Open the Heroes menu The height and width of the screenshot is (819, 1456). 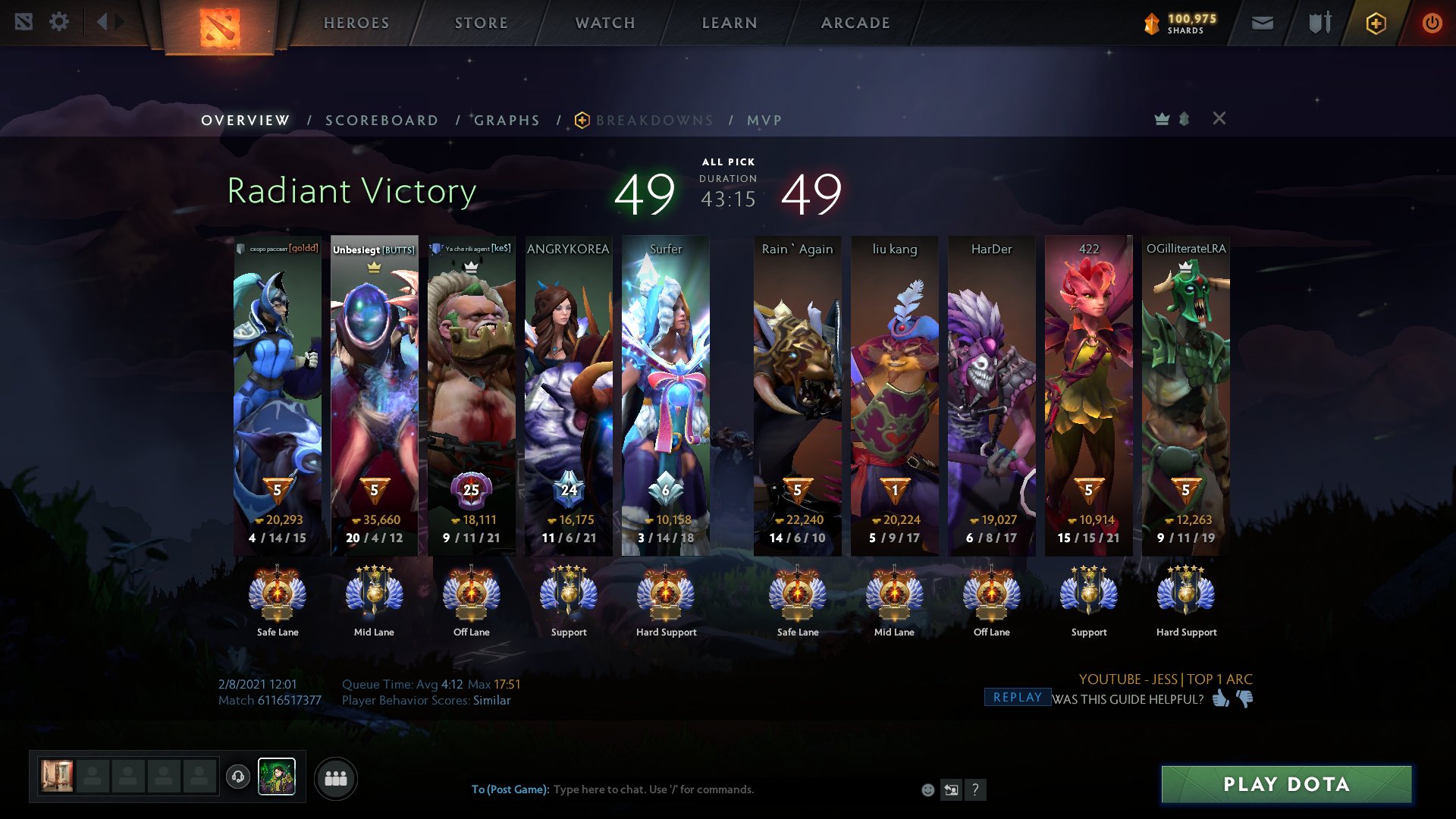pos(356,23)
